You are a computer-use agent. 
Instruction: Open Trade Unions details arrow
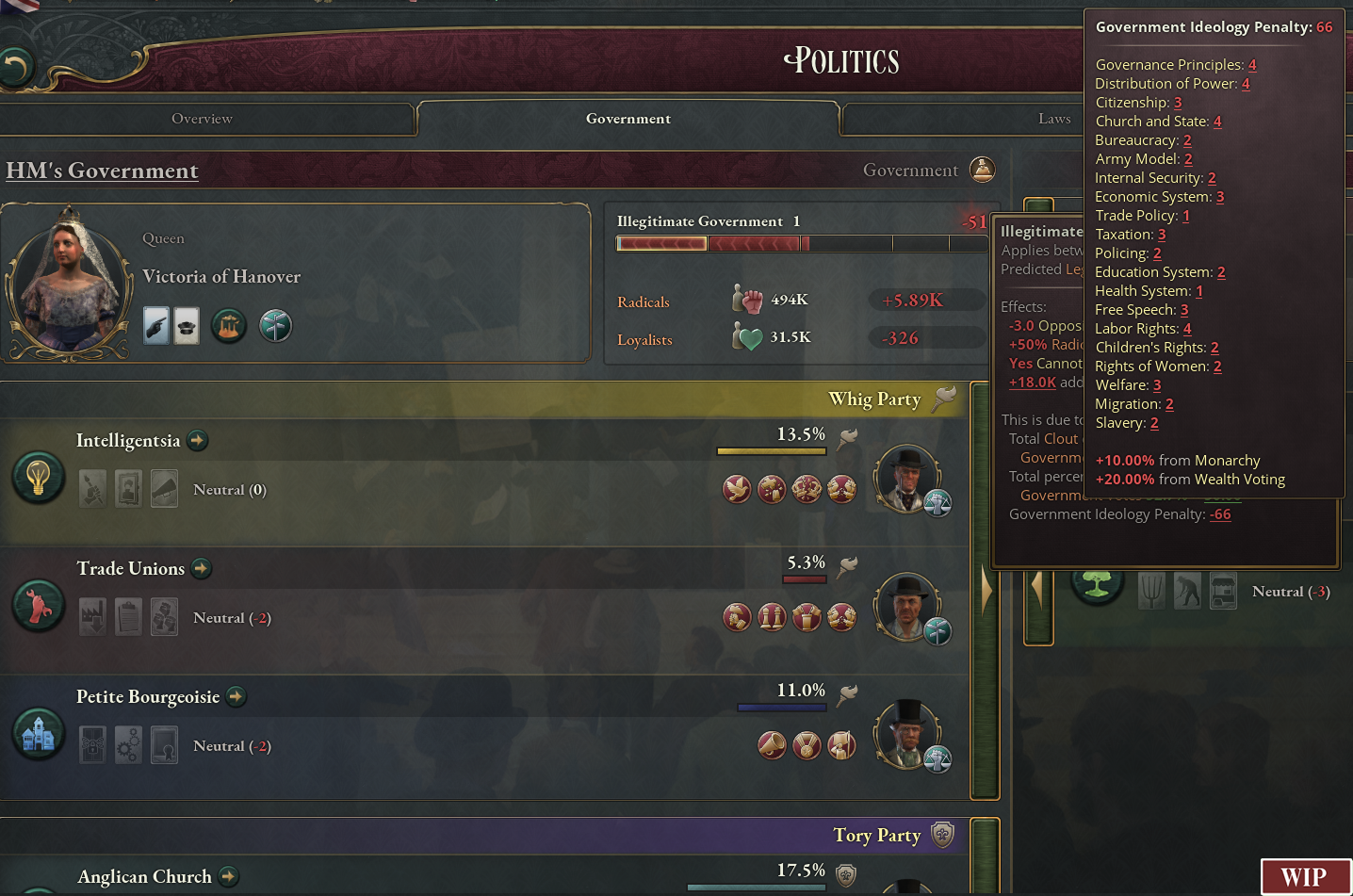(202, 568)
